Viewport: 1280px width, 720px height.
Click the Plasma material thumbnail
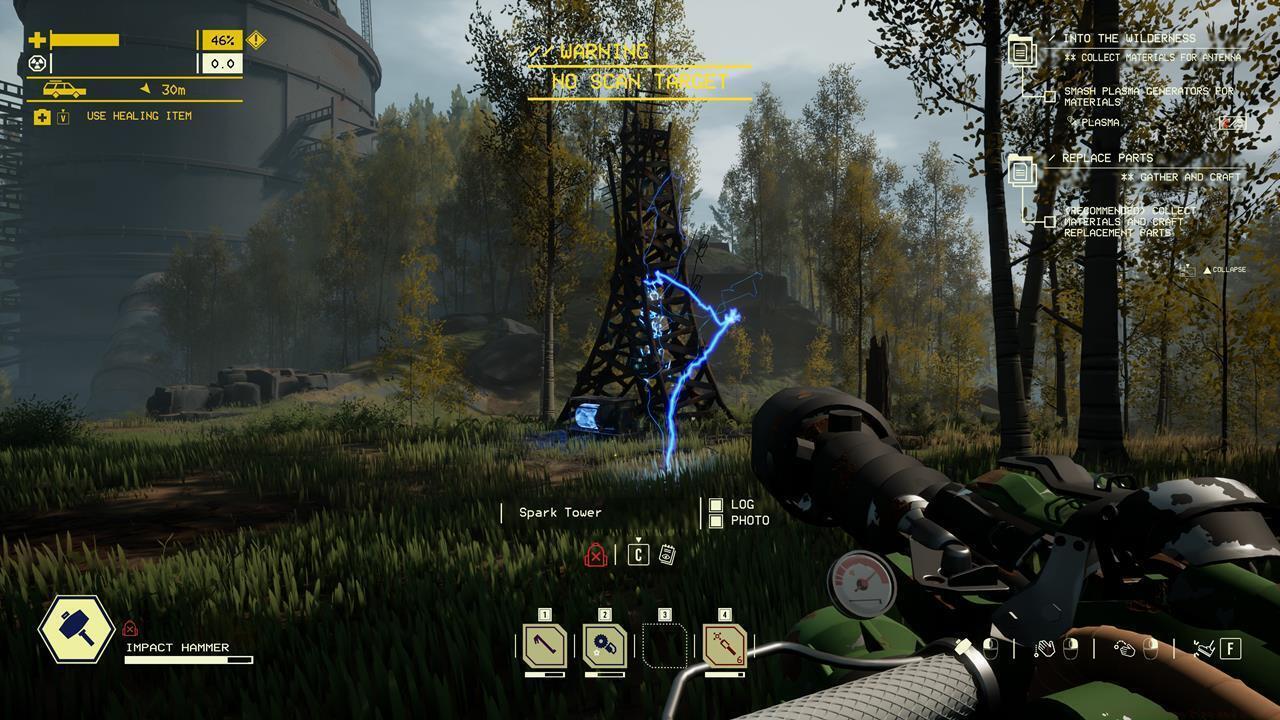pos(1232,123)
